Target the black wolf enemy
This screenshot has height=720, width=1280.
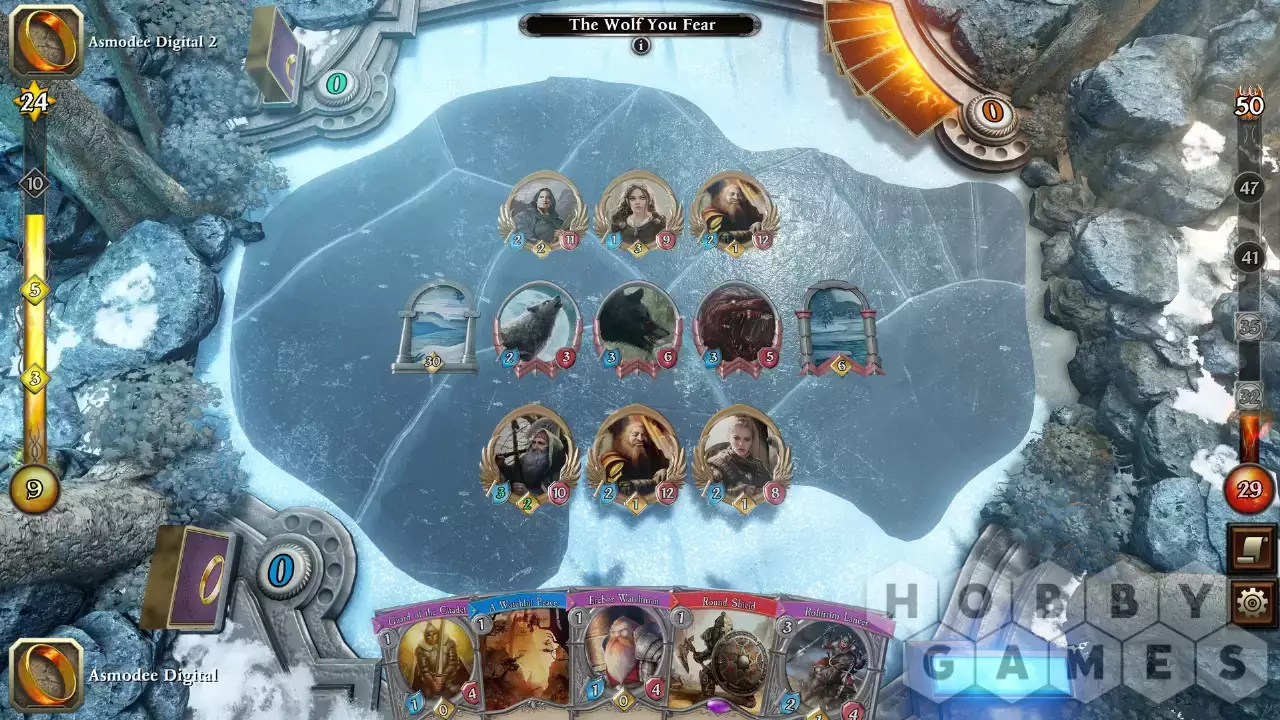(x=639, y=324)
